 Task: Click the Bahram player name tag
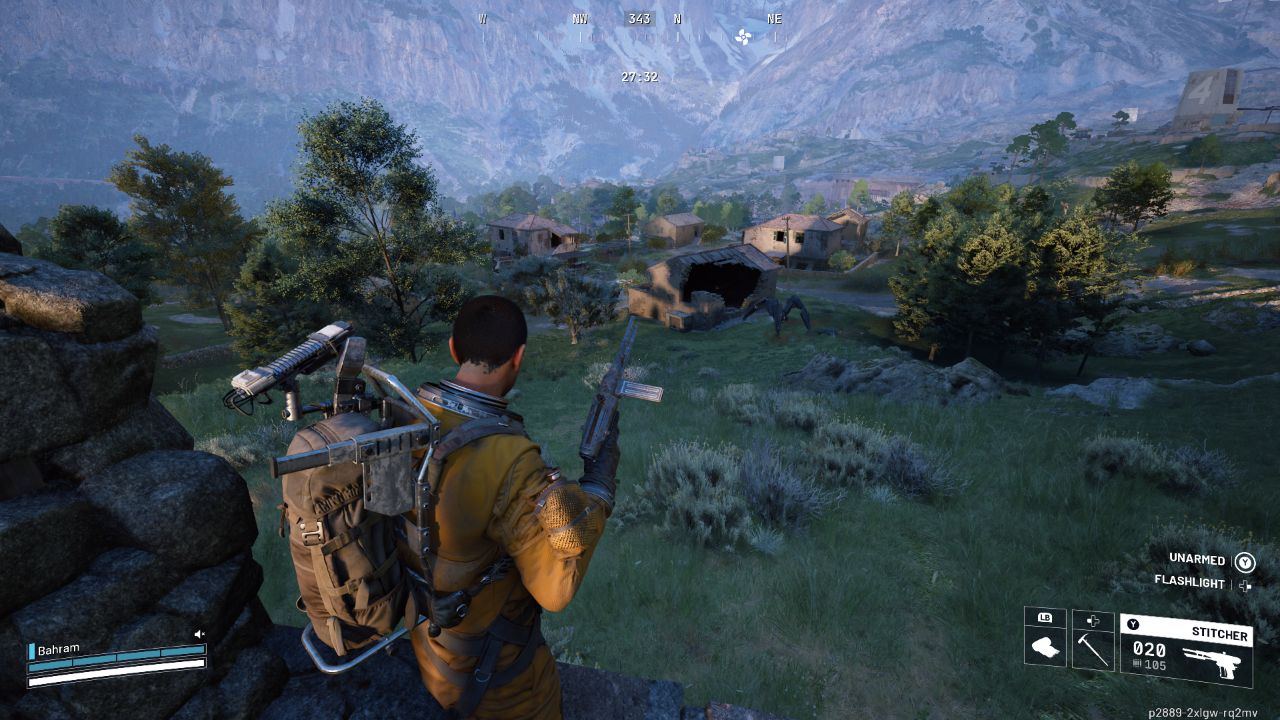58,650
